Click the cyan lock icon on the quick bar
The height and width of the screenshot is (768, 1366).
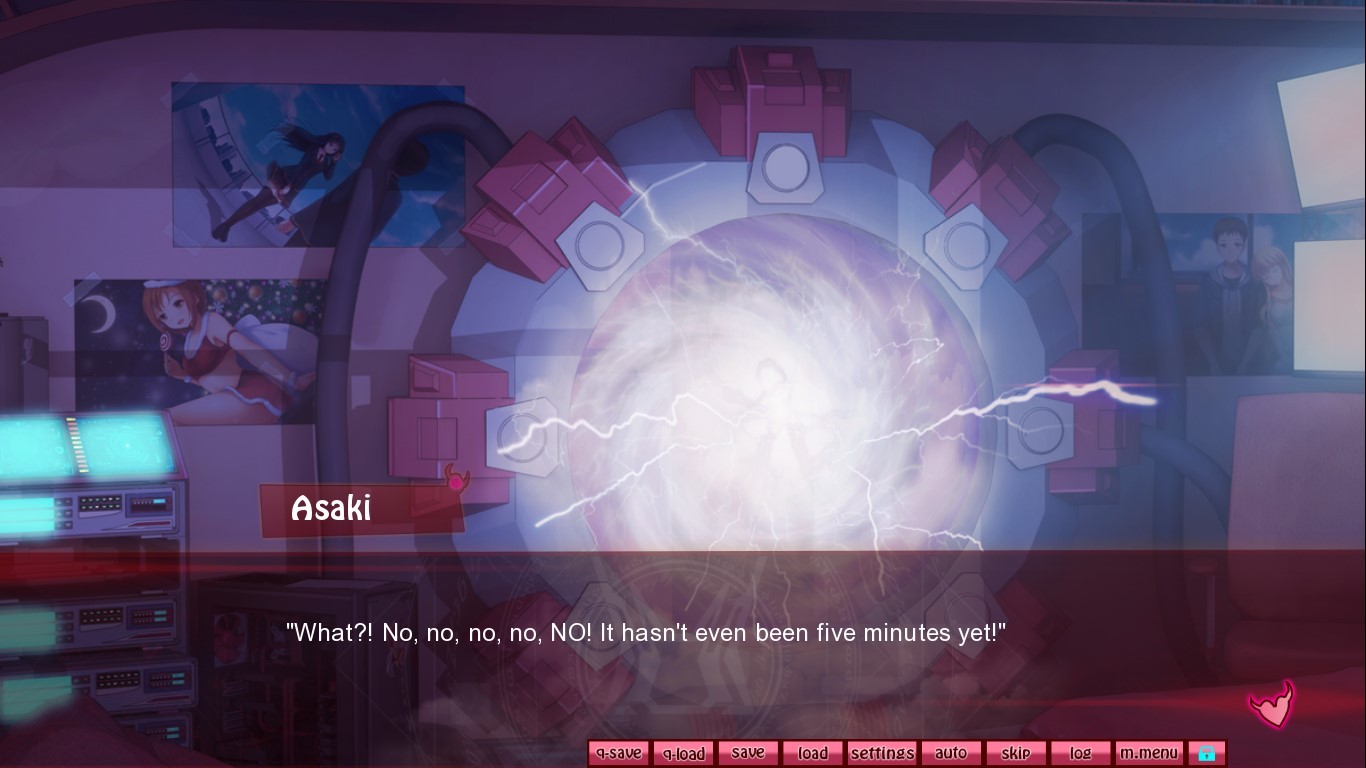pos(1208,752)
